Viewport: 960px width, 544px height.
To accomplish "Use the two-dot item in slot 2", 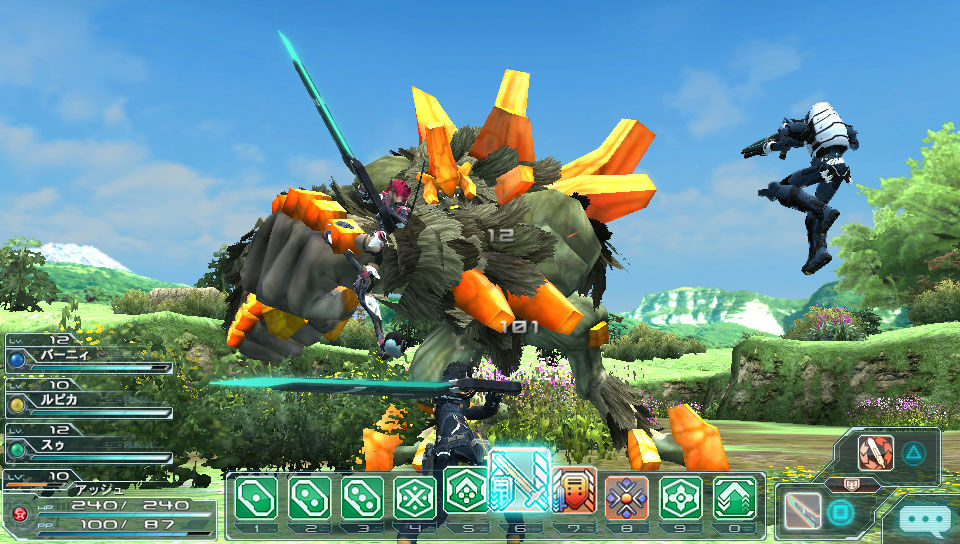I will pyautogui.click(x=309, y=497).
